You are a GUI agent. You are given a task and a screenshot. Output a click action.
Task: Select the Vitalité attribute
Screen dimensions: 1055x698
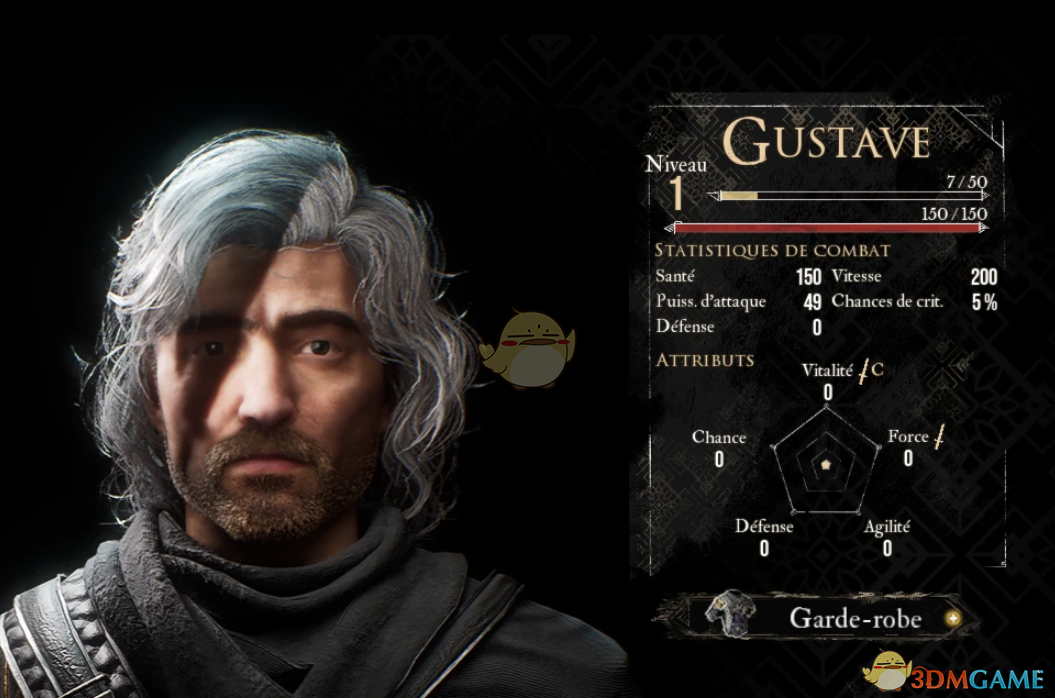coord(827,370)
